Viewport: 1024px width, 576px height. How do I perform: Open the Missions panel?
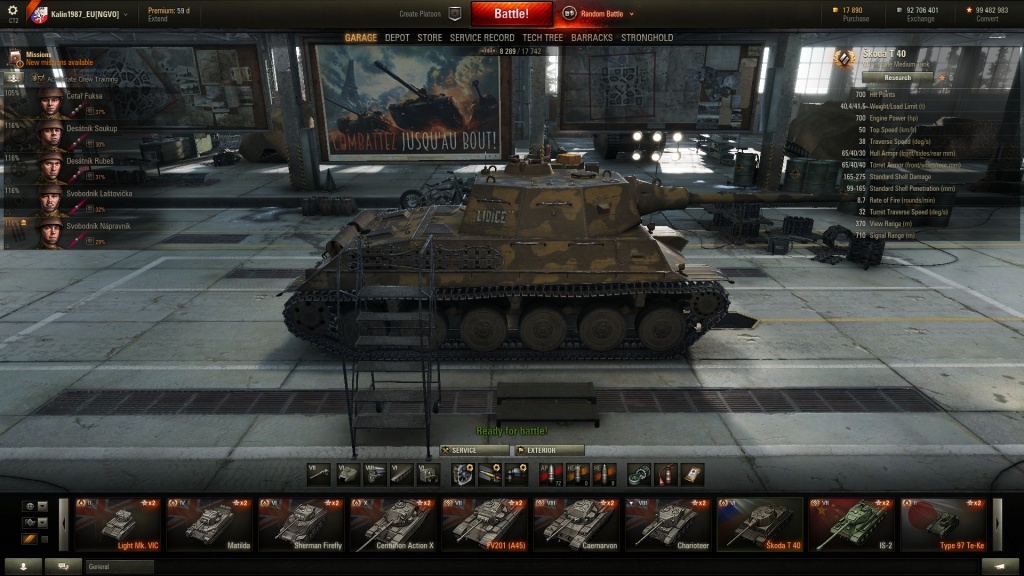coord(40,58)
